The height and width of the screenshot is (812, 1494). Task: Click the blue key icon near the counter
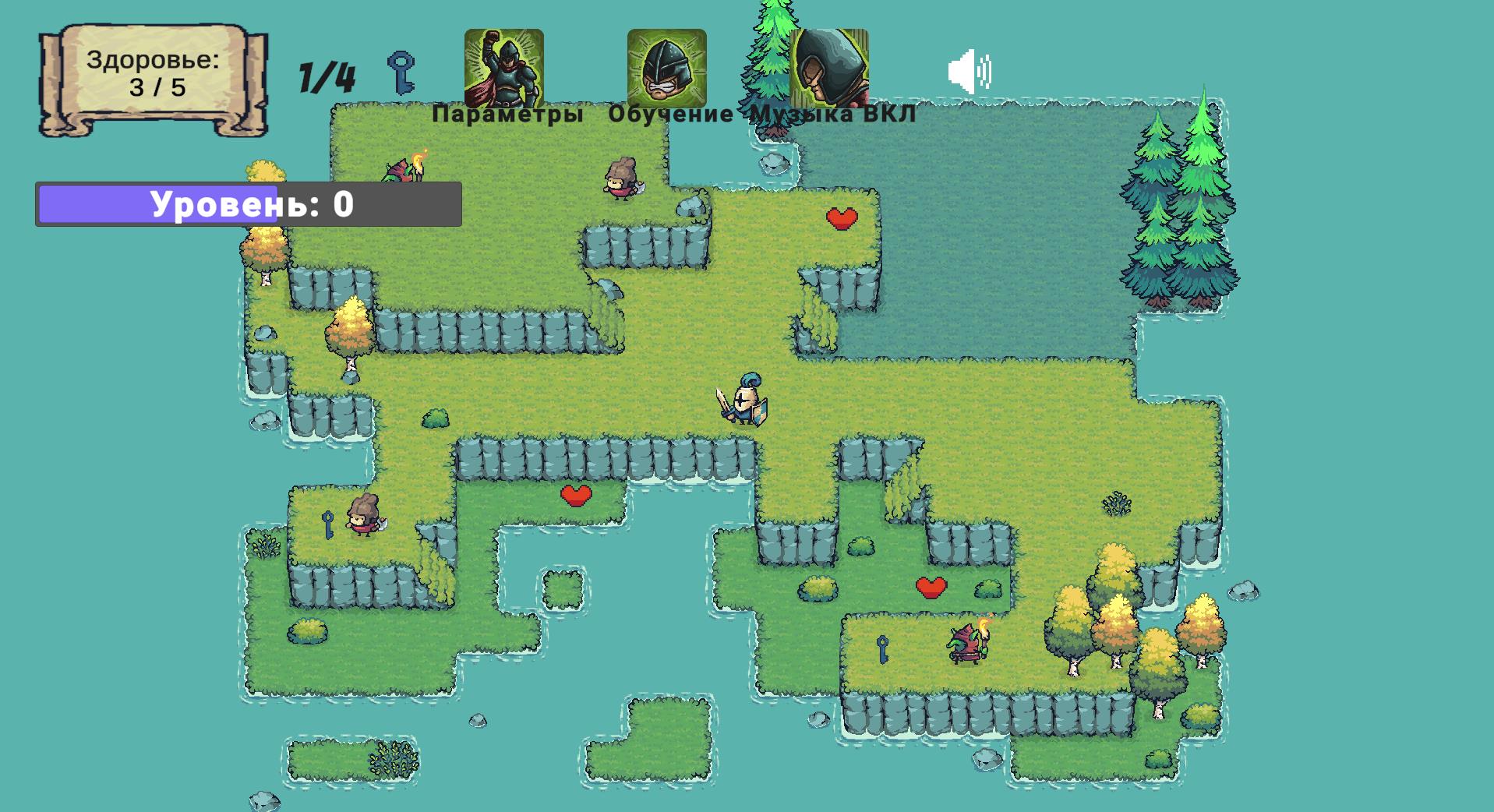click(402, 72)
